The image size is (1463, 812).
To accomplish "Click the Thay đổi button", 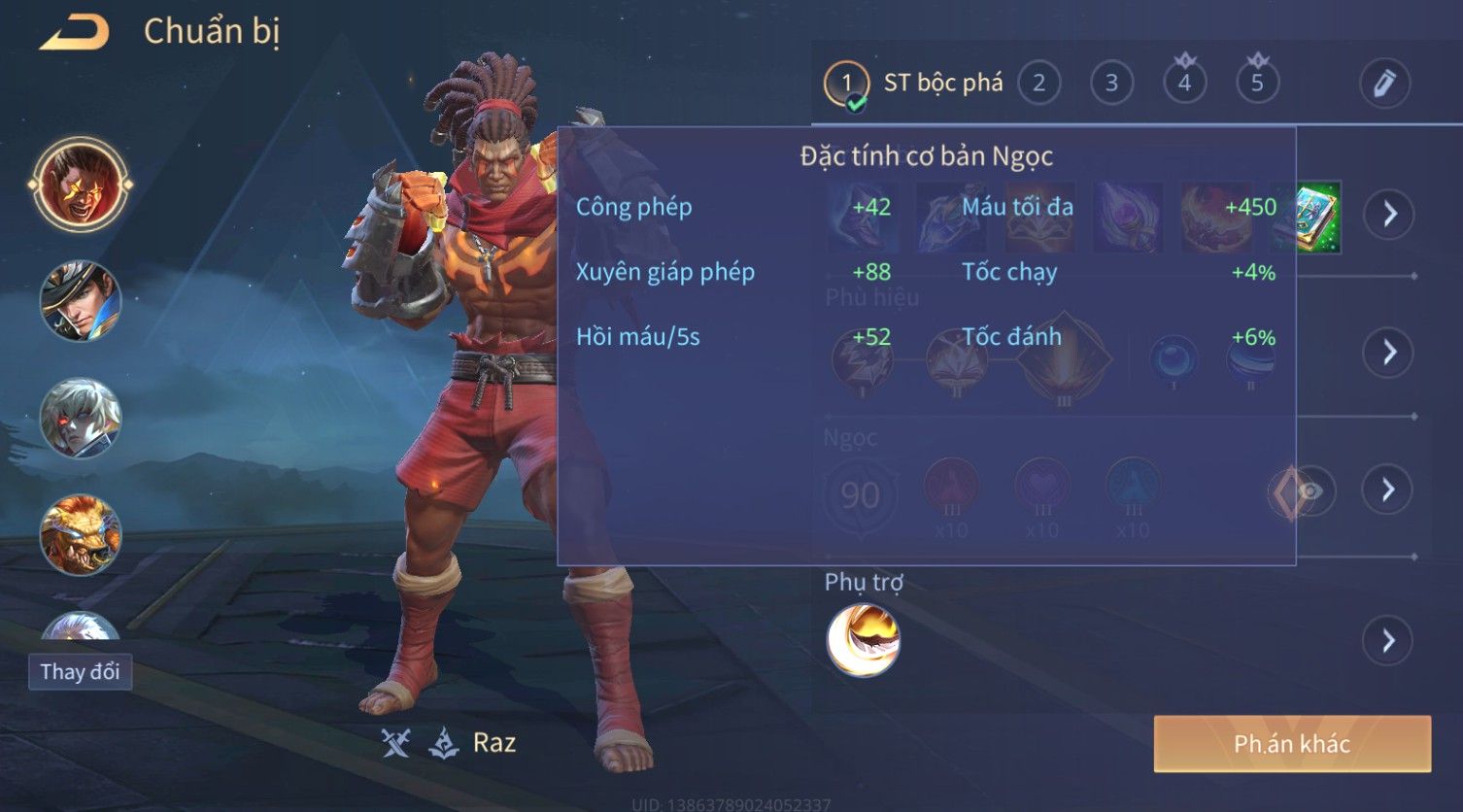I will click(80, 672).
